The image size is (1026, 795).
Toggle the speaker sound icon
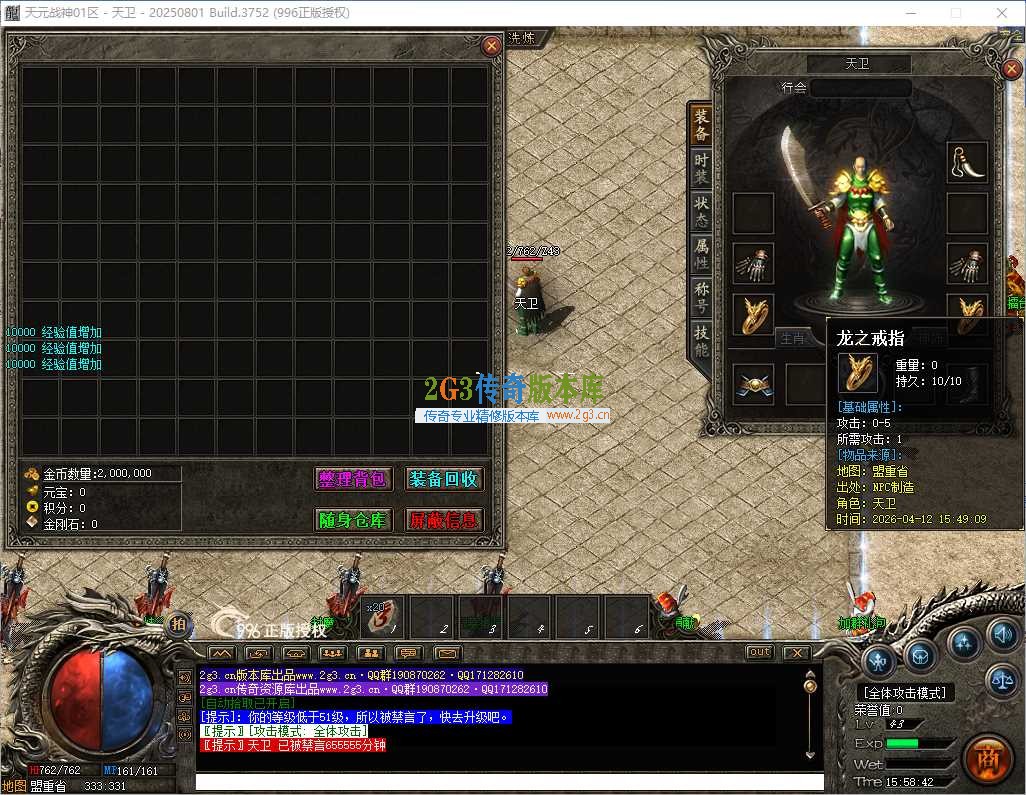click(1002, 634)
